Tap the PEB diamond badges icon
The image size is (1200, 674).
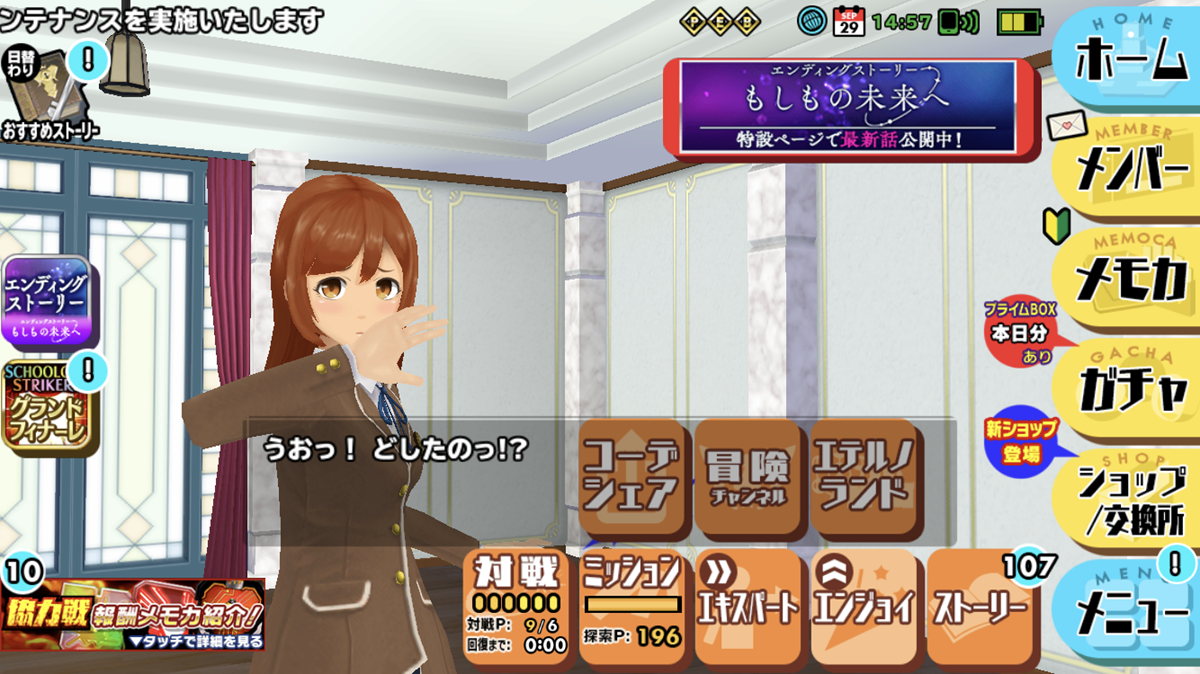tap(734, 20)
